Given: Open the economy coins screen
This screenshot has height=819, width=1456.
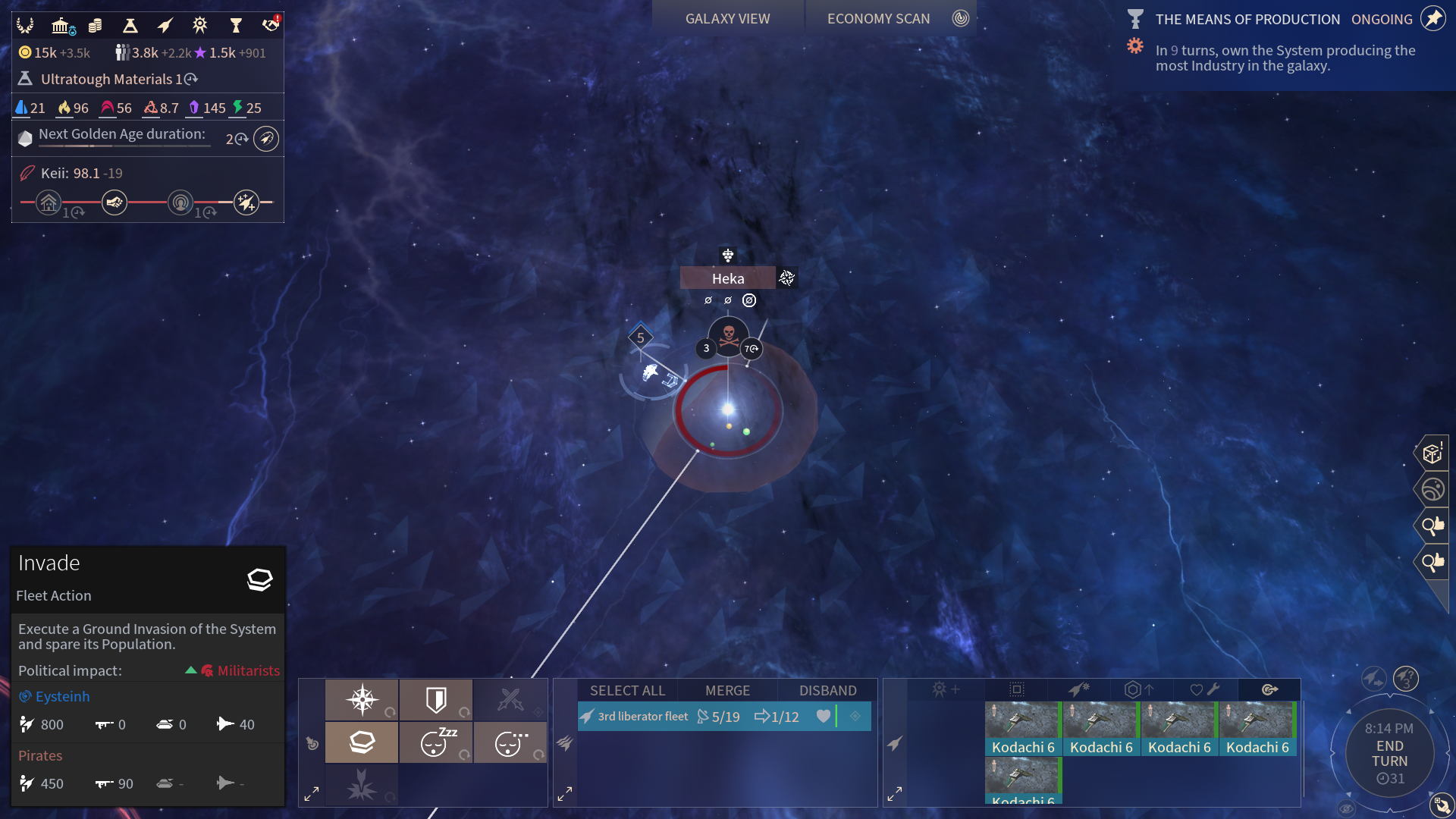Looking at the screenshot, I should pos(96,26).
